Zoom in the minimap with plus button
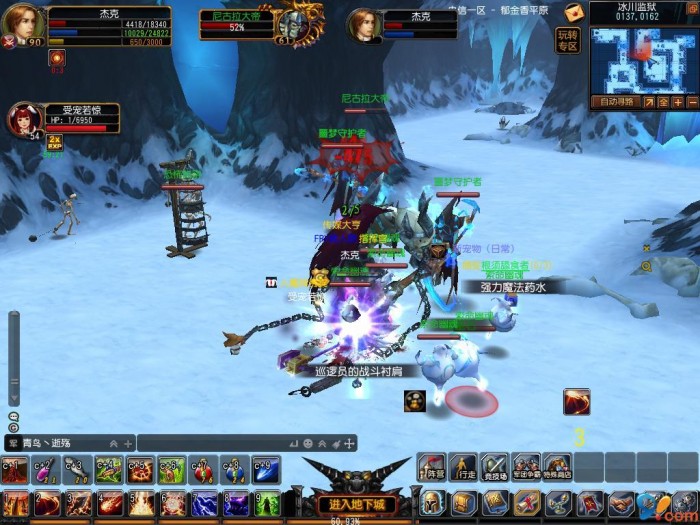The width and height of the screenshot is (700, 525). [677, 102]
